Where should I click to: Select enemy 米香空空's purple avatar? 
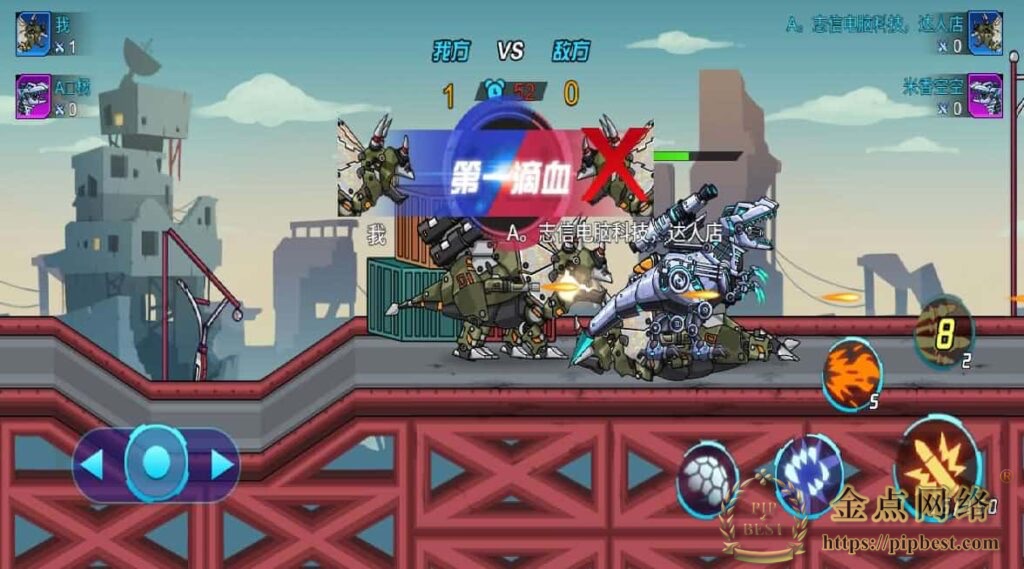985,97
